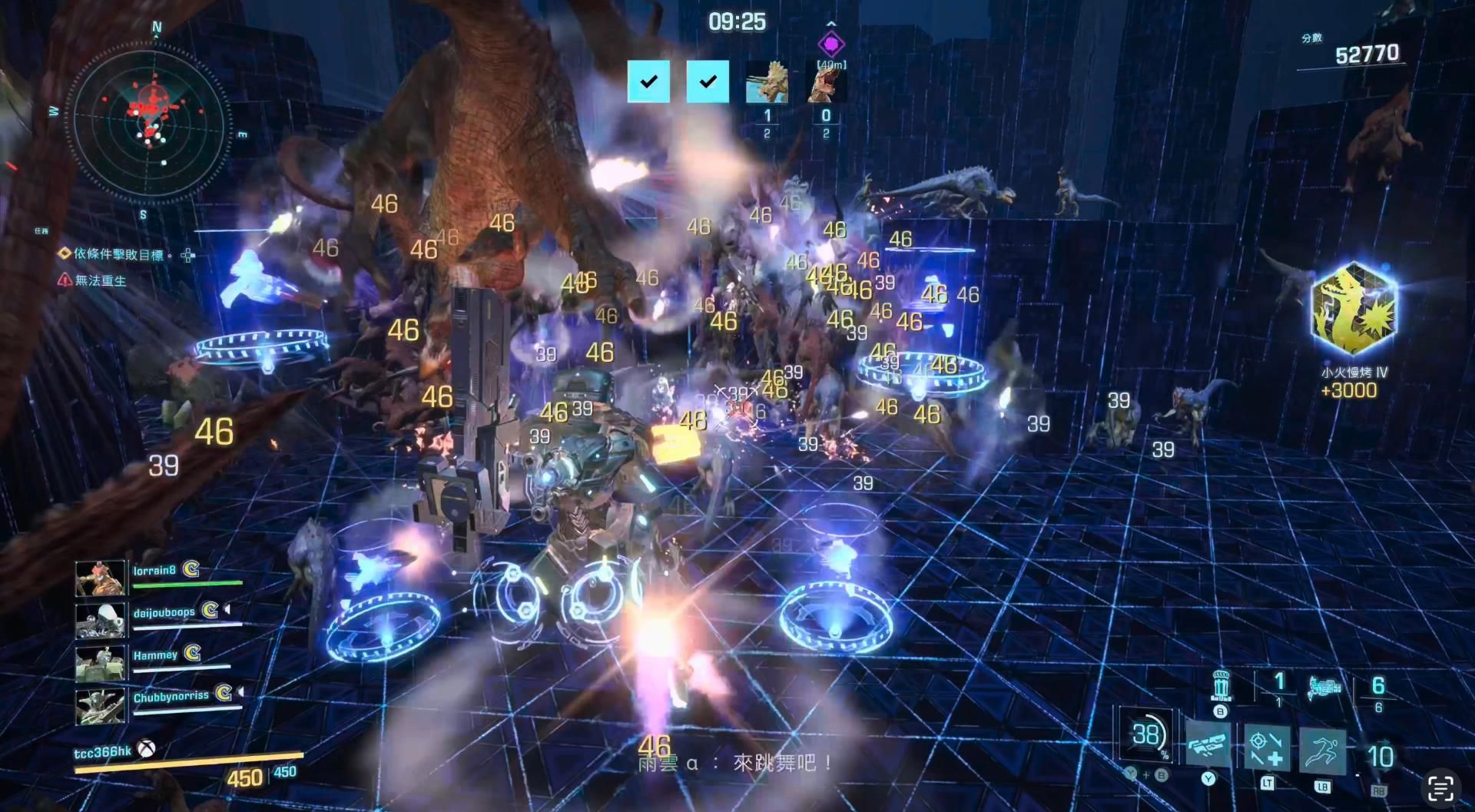Select teammate Hammey's portrait
This screenshot has height=812, width=1475.
(x=100, y=662)
